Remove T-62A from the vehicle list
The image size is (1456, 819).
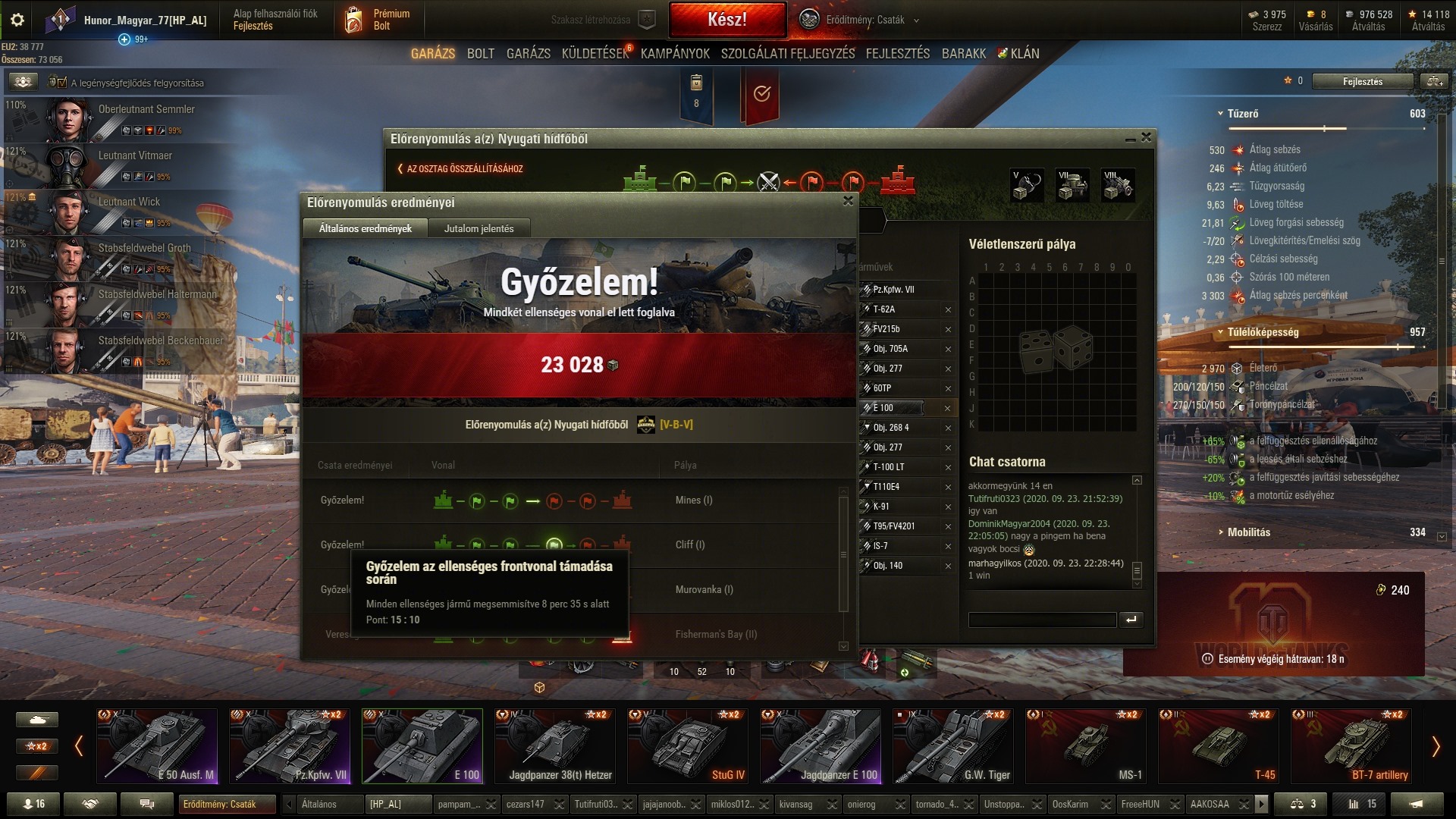(x=948, y=309)
